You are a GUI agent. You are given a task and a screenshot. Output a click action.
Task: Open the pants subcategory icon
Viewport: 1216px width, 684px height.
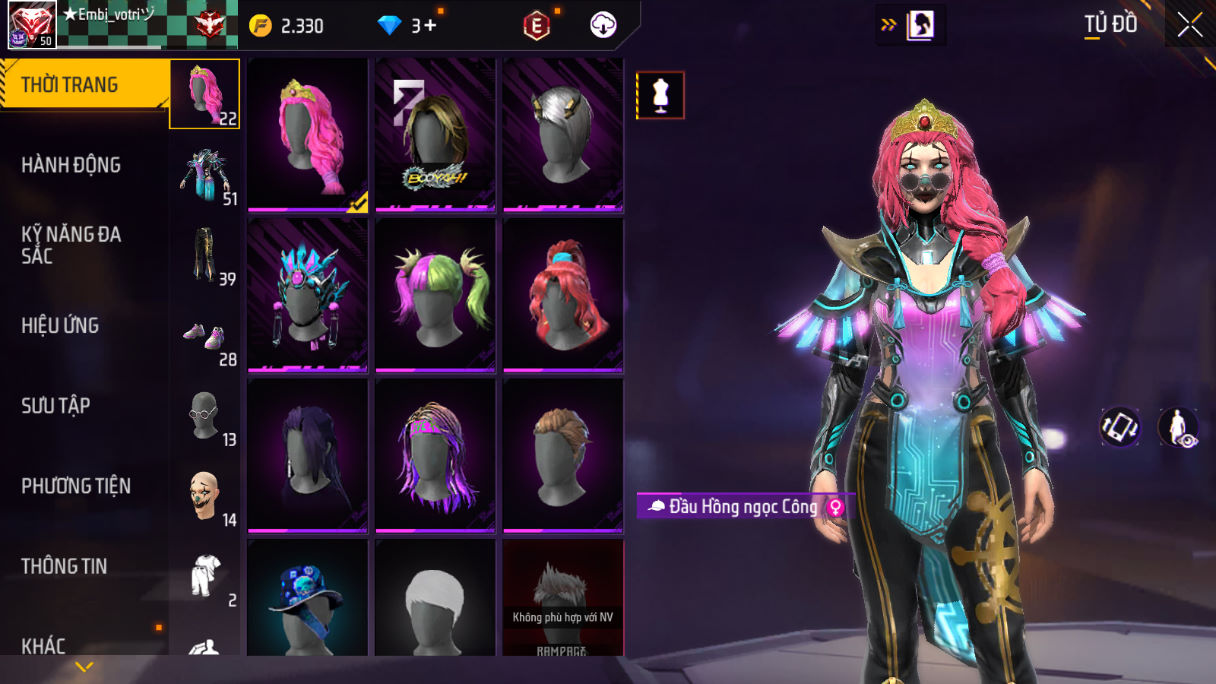point(205,255)
